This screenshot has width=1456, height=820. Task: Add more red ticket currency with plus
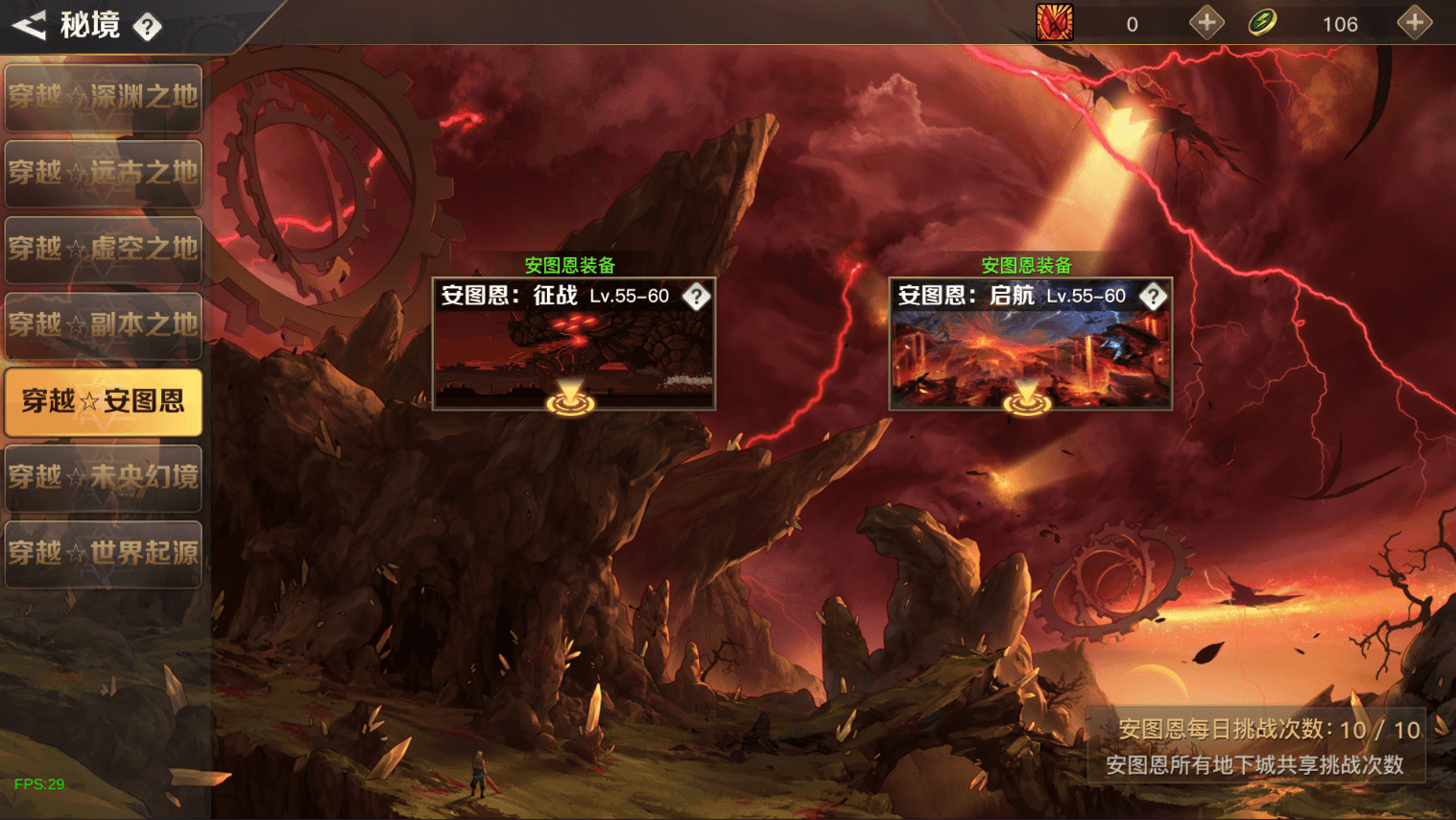click(1206, 23)
